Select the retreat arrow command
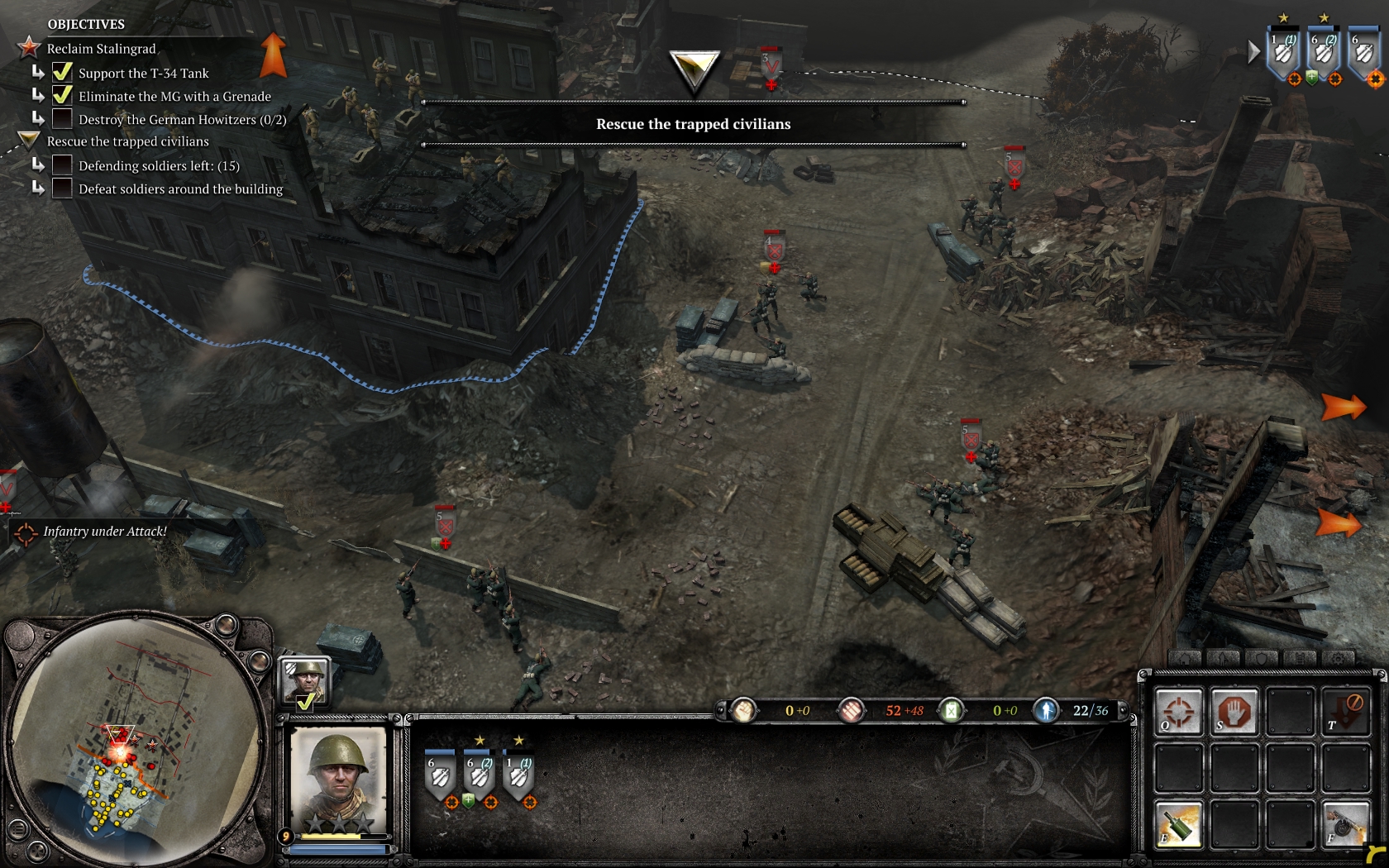 (x=1345, y=712)
